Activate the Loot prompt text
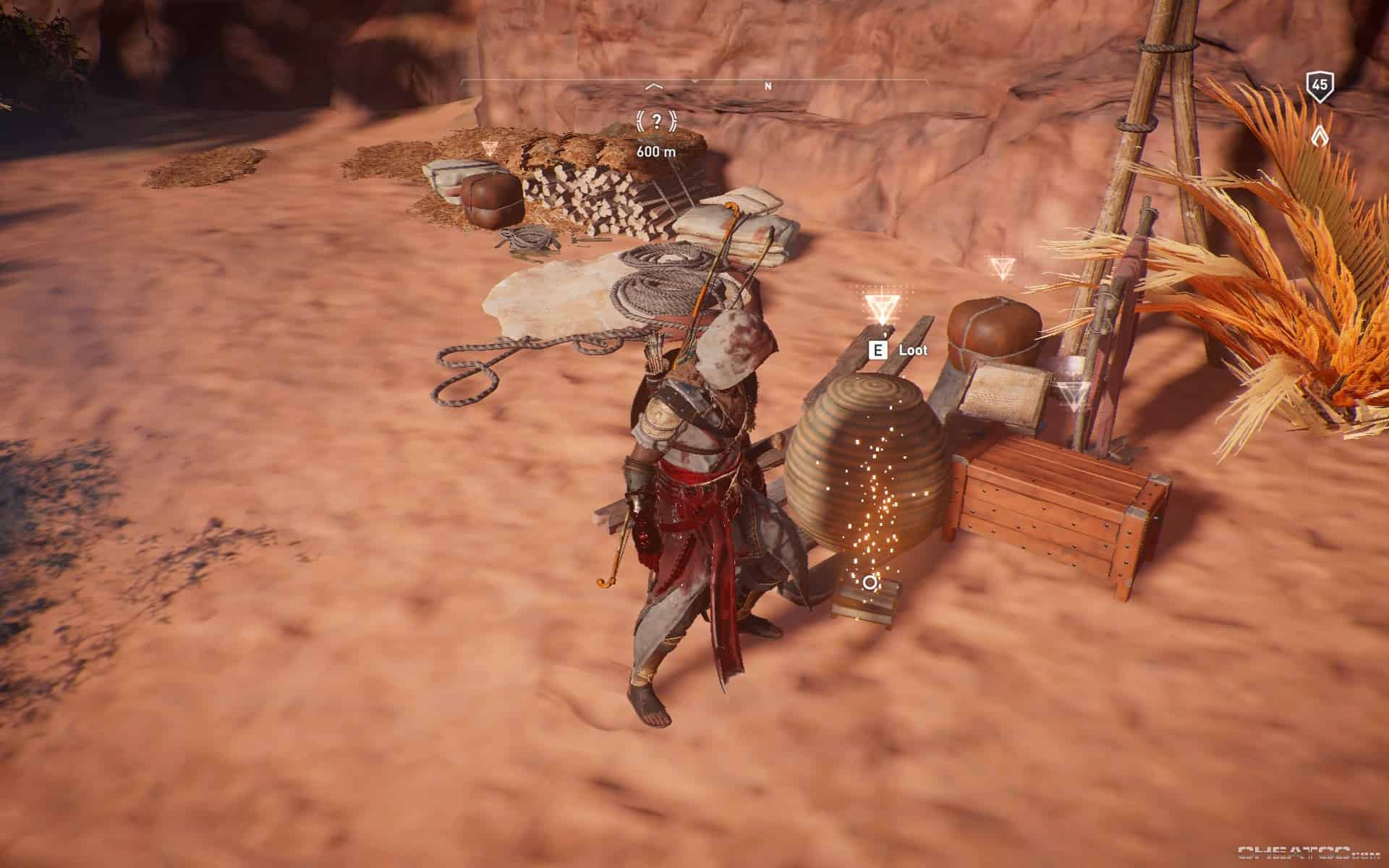 coord(914,349)
